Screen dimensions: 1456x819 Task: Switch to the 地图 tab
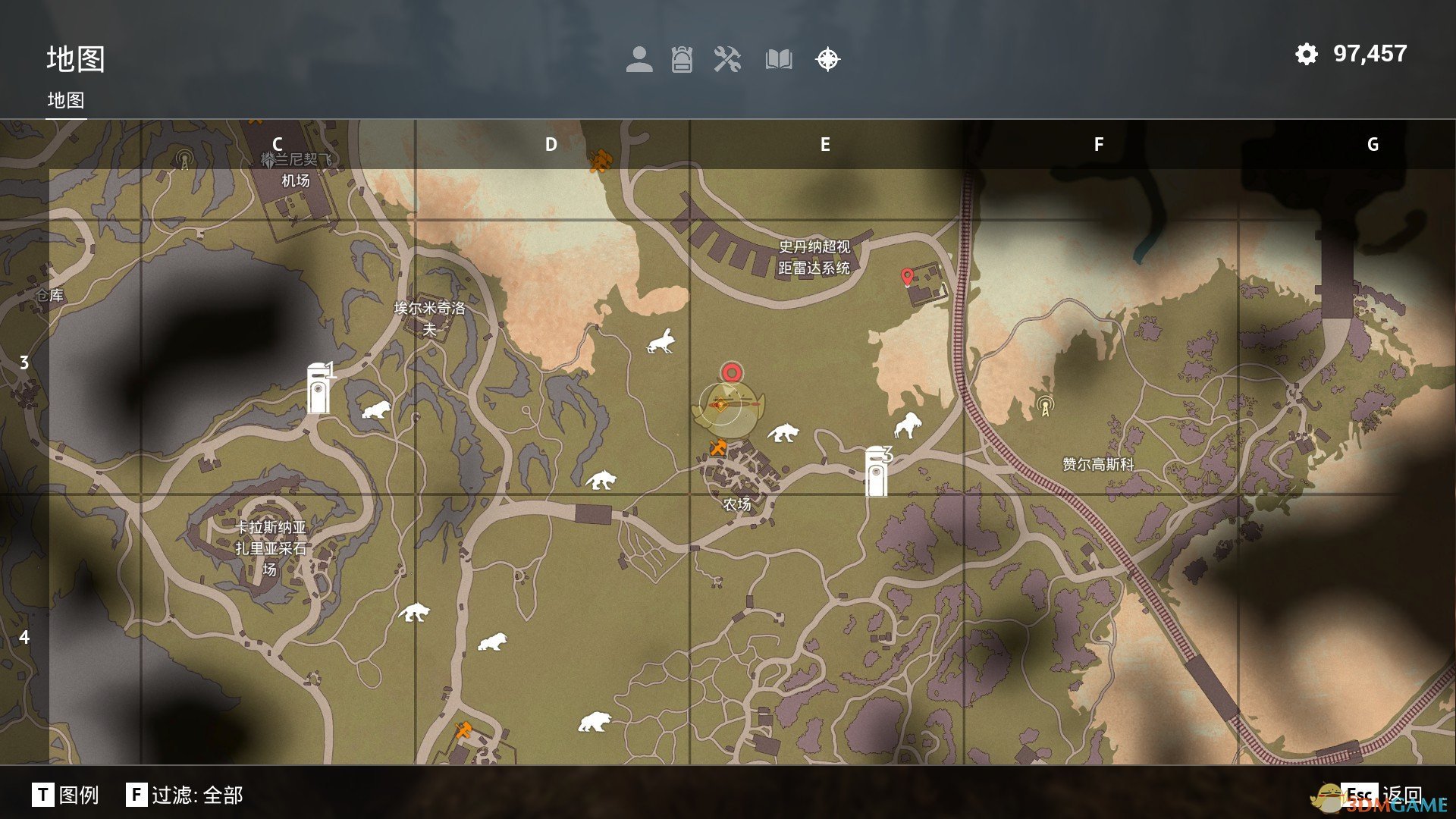[x=66, y=100]
